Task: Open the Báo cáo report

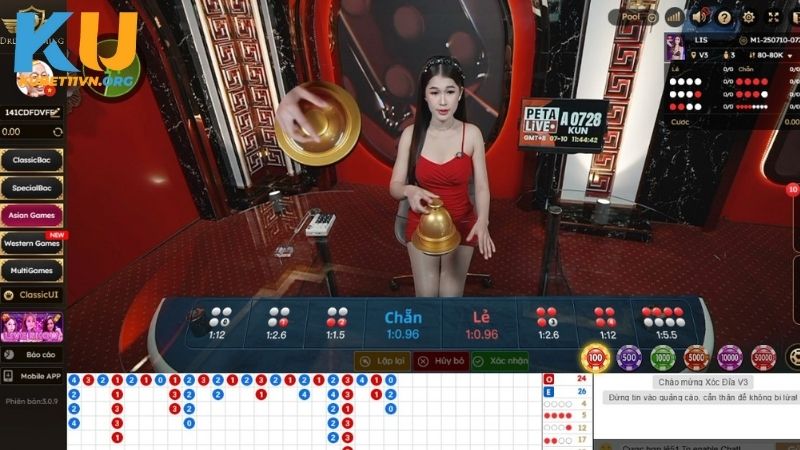Action: point(32,355)
